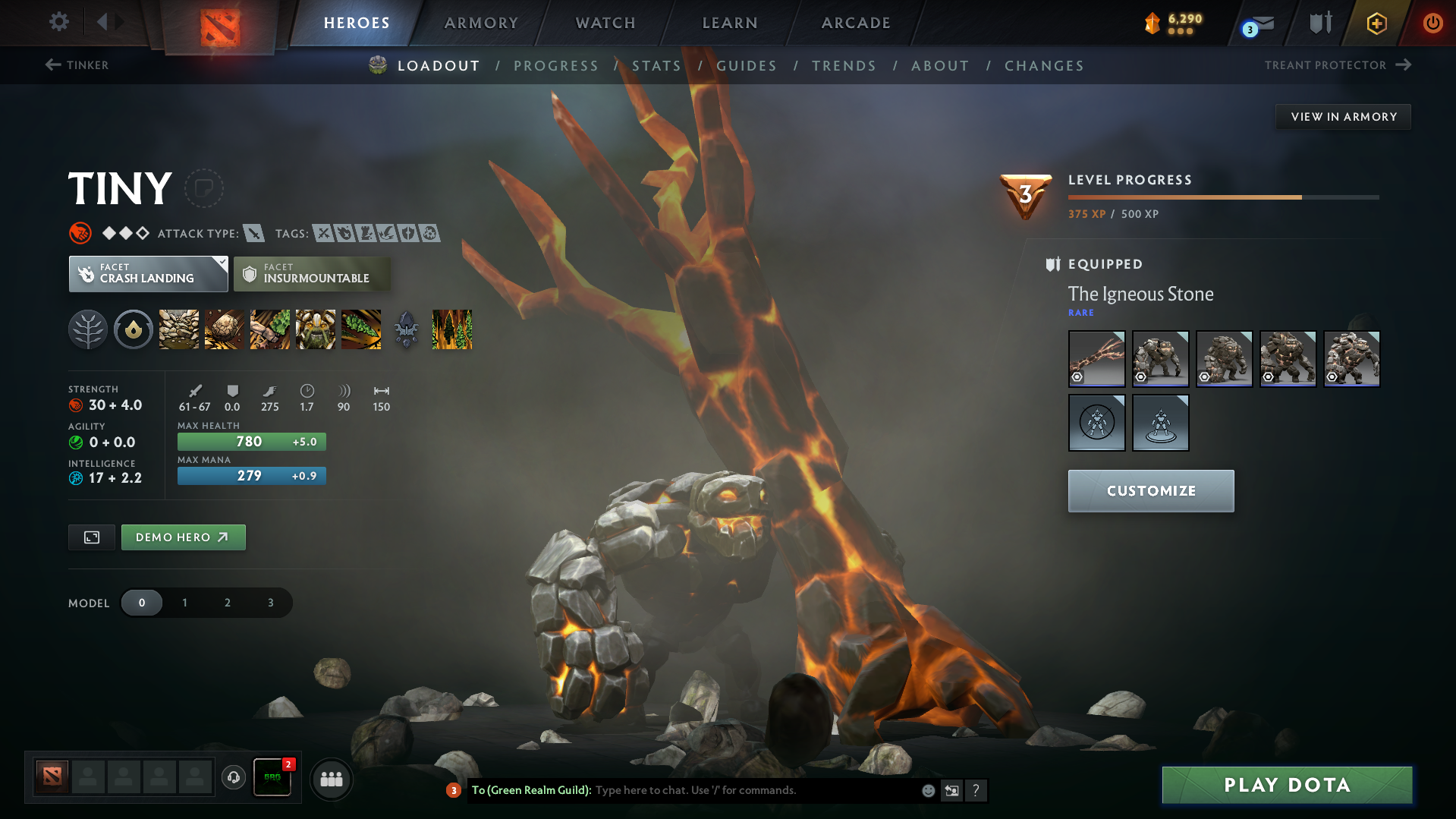Open the emoticon picker in the chat bar

click(927, 790)
